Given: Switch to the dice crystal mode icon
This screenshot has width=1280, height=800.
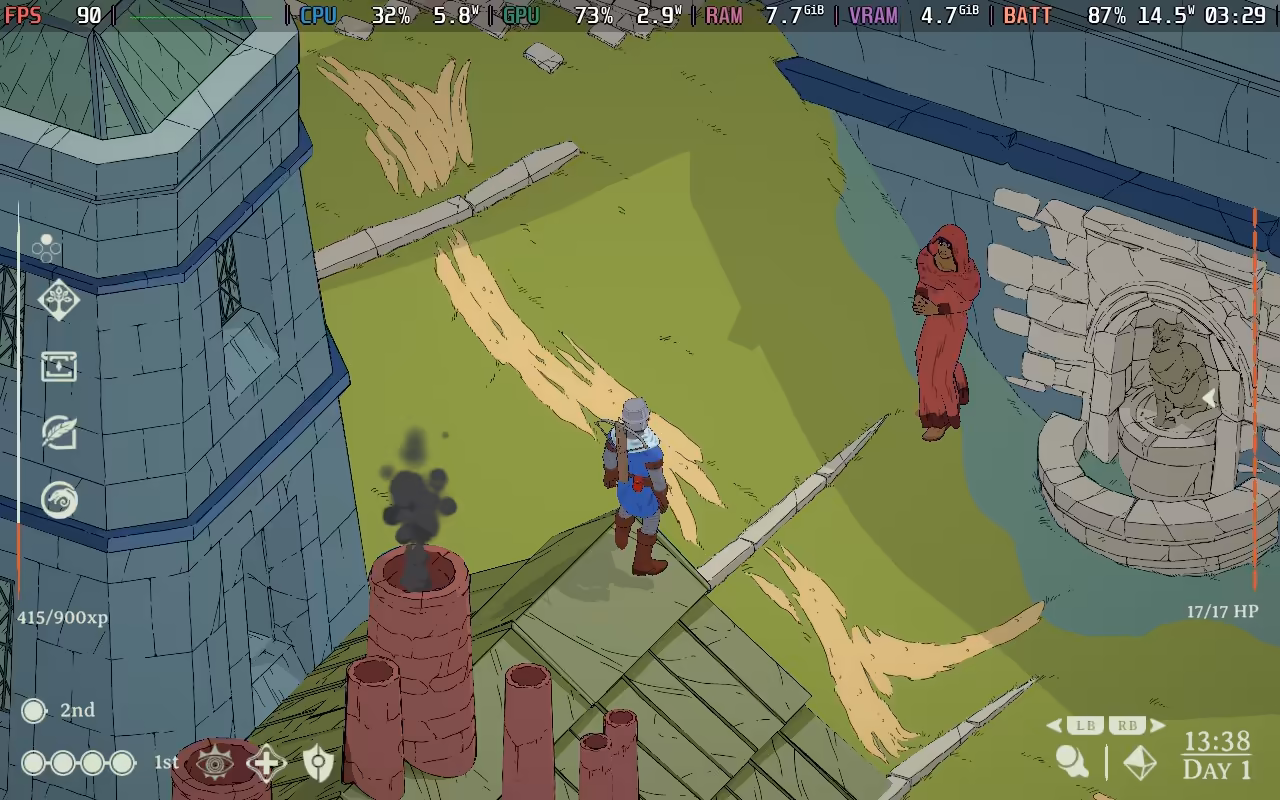Looking at the screenshot, I should (x=1140, y=763).
